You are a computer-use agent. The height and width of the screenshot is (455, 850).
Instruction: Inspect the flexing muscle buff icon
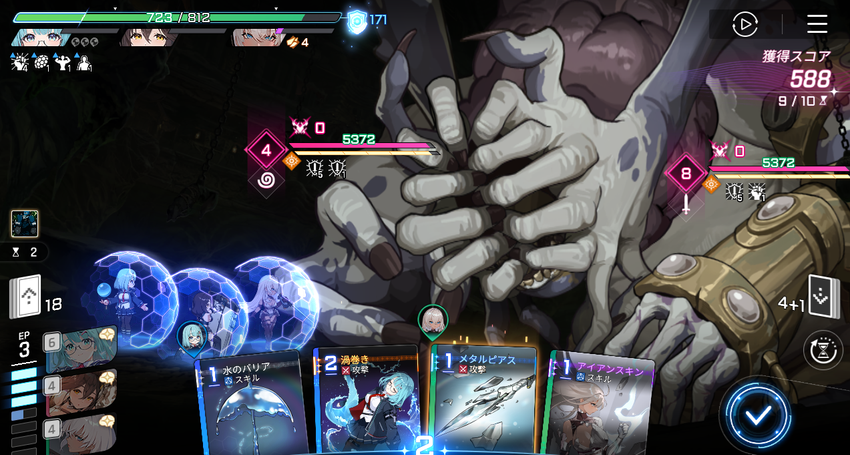[62, 62]
